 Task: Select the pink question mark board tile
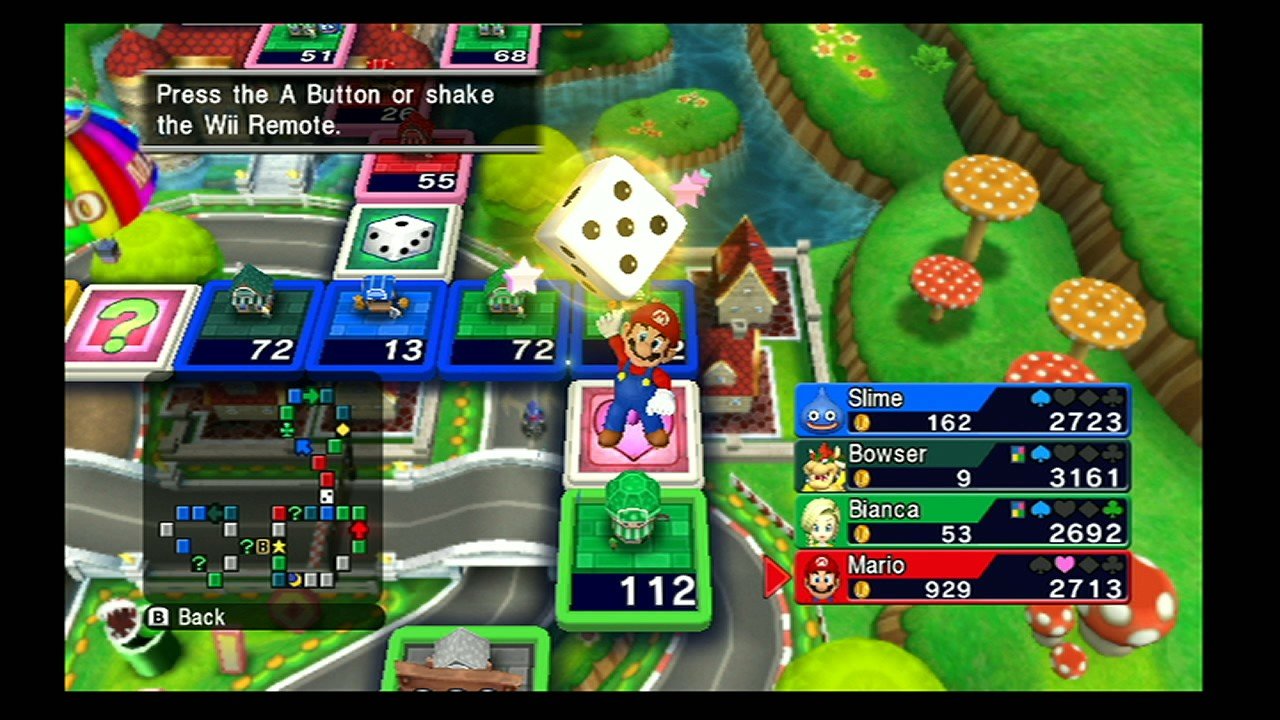pyautogui.click(x=131, y=326)
